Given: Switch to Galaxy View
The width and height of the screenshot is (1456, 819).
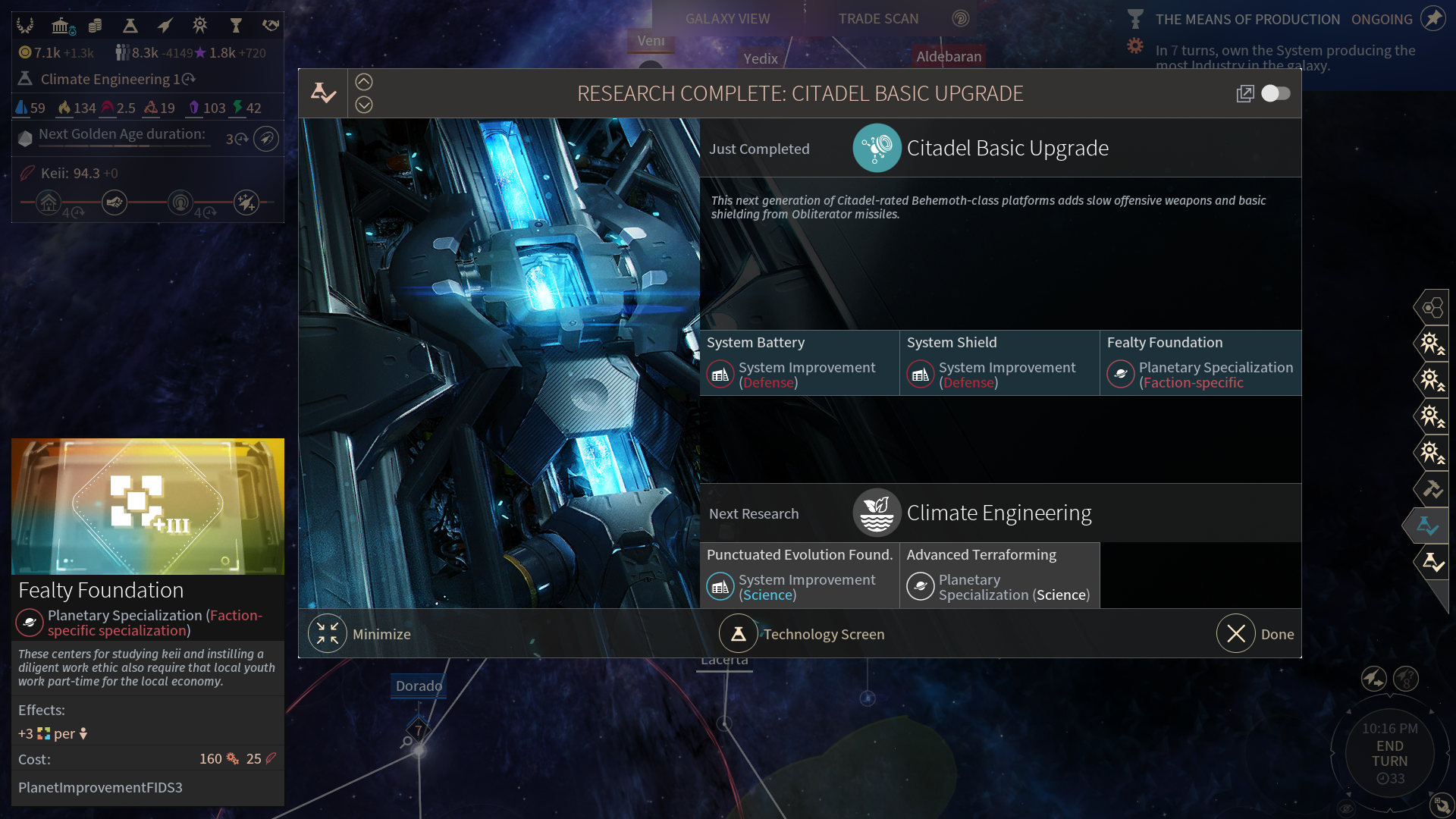Looking at the screenshot, I should pyautogui.click(x=727, y=19).
